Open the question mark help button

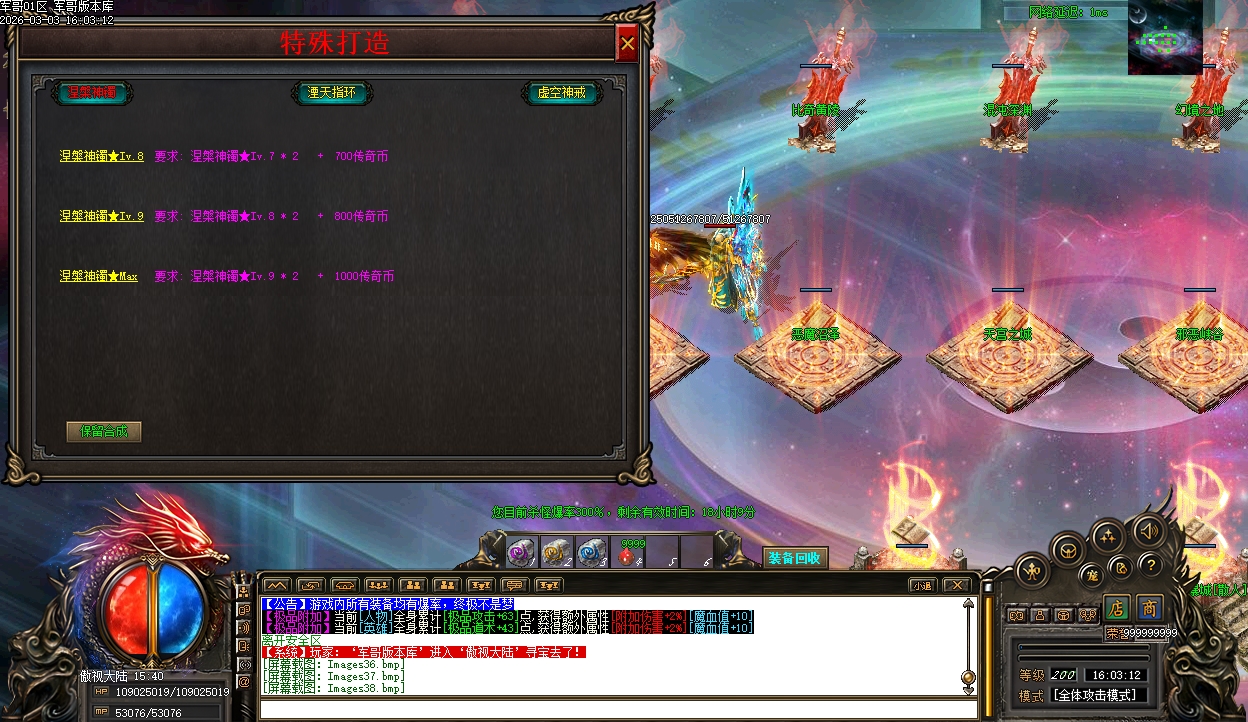point(1150,564)
